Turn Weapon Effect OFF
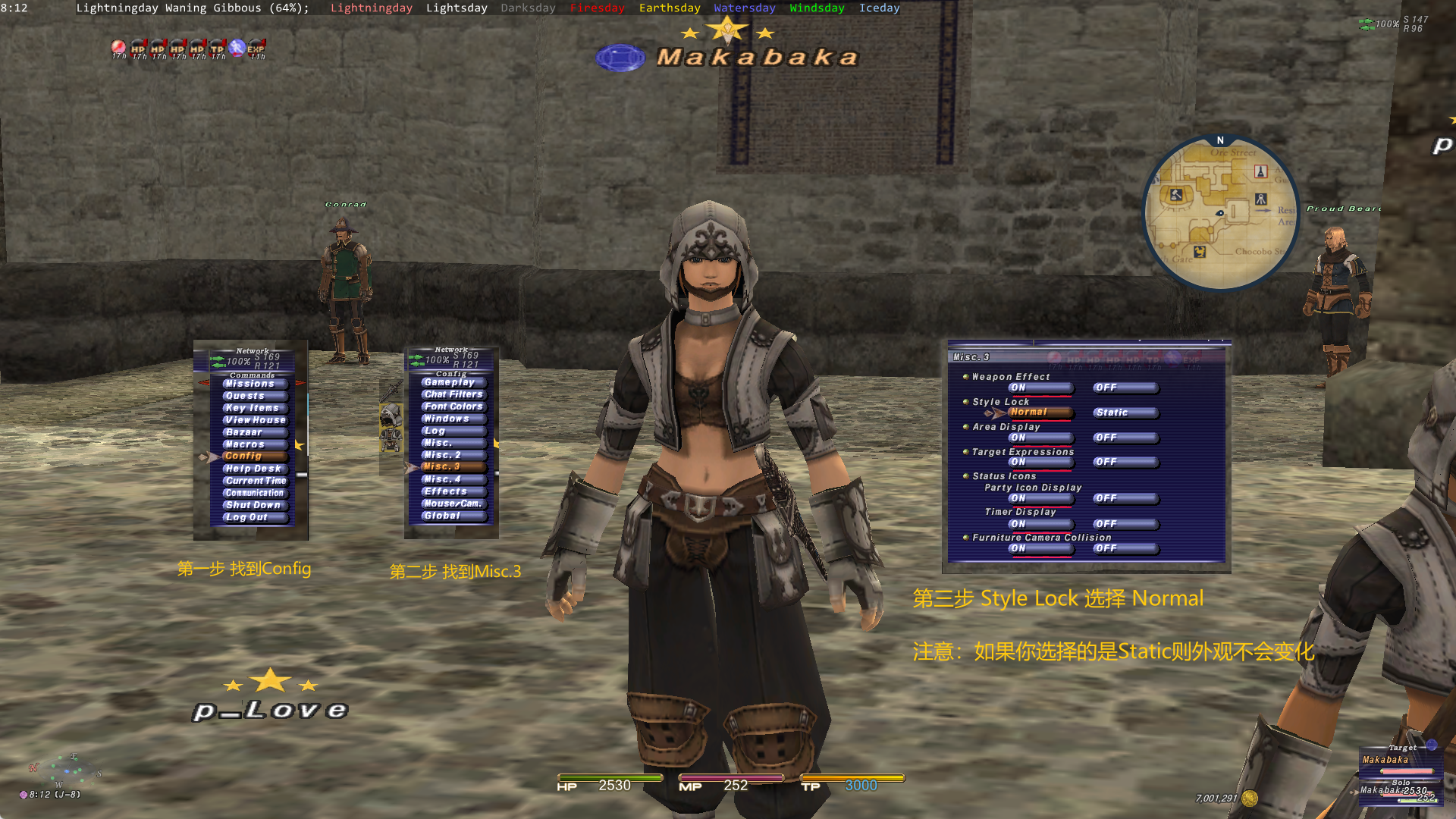The width and height of the screenshot is (1456, 819). pos(1107,388)
